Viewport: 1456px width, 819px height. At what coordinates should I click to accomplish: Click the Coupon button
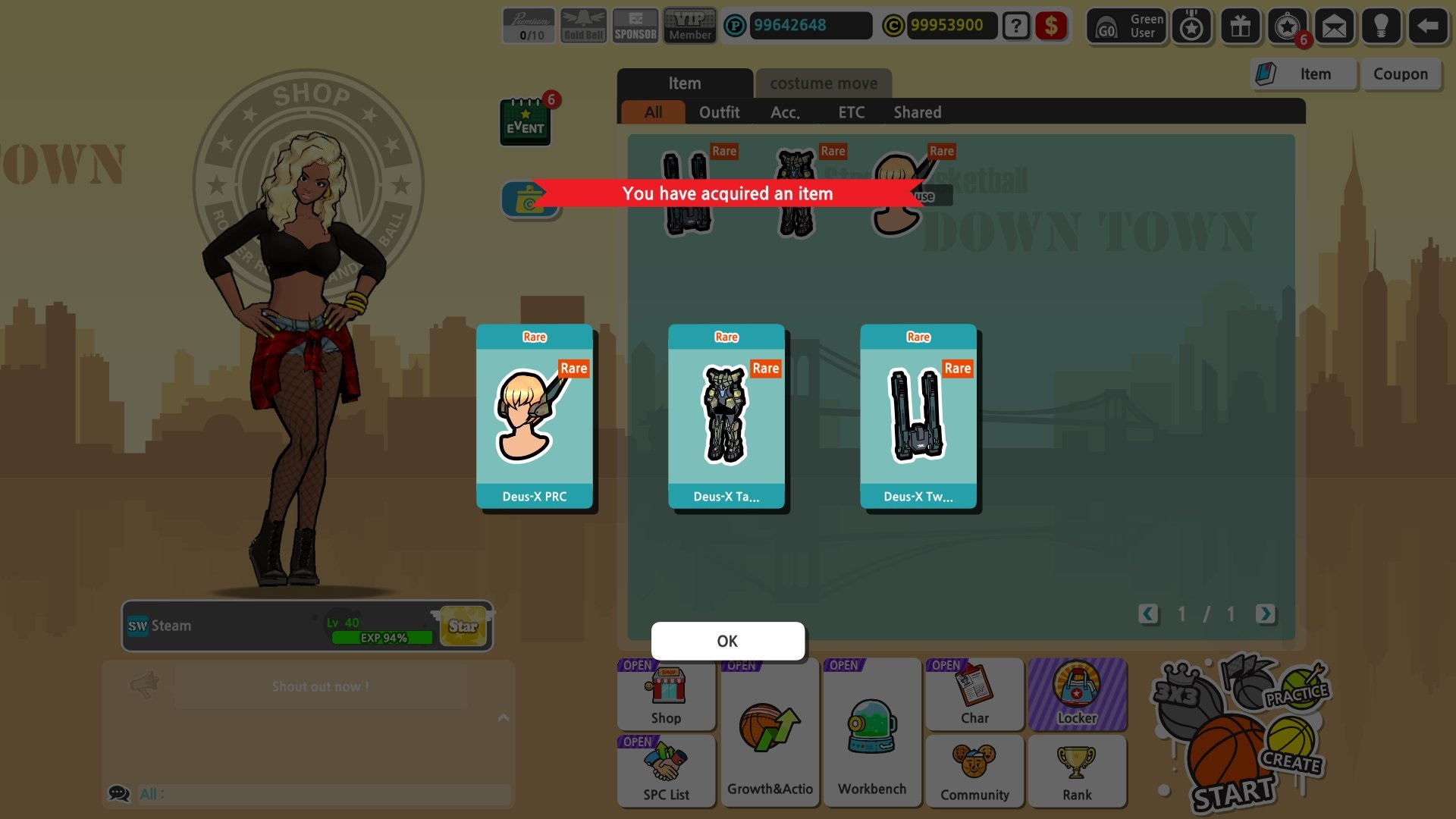coord(1401,74)
